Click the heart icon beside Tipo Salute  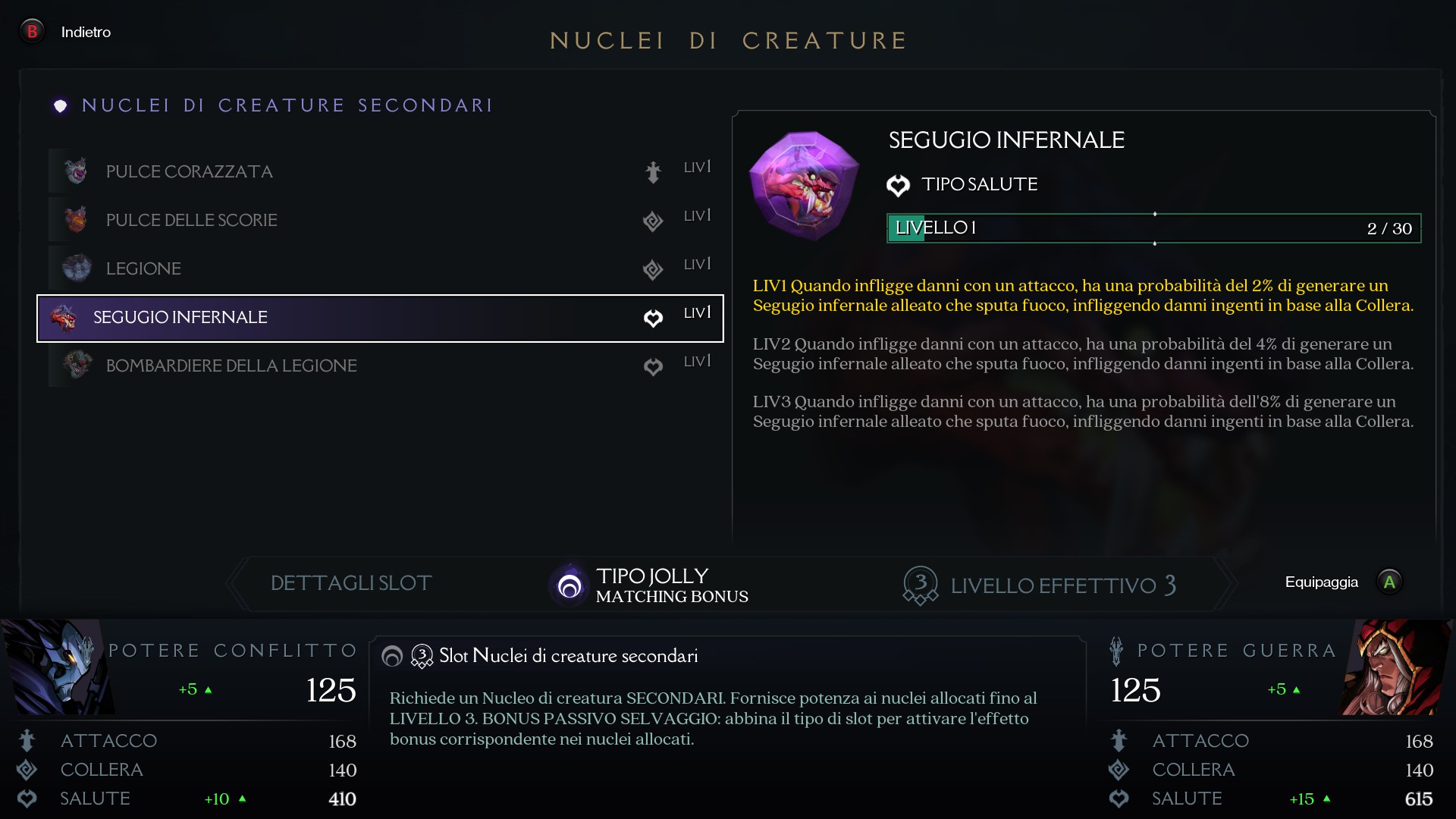pyautogui.click(x=899, y=185)
